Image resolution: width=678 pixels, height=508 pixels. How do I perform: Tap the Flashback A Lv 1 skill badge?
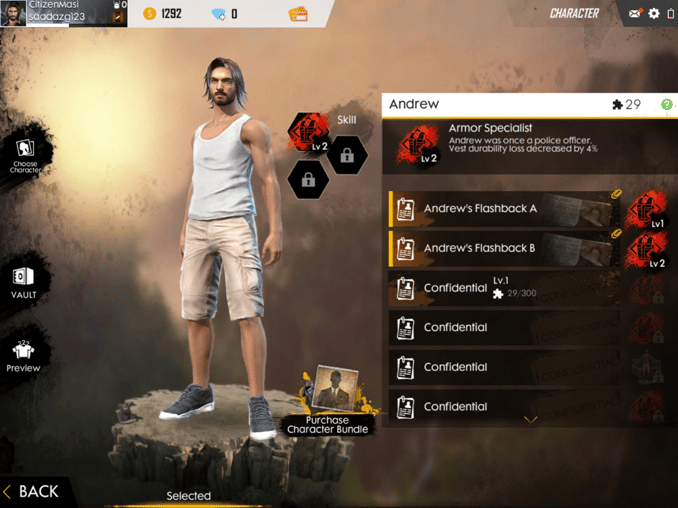[x=647, y=210]
